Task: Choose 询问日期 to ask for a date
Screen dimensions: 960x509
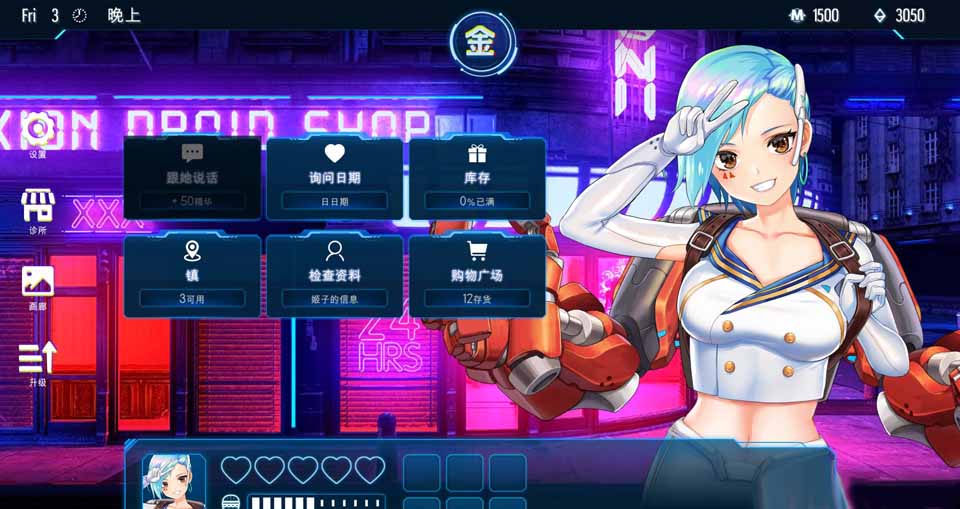Action: point(334,178)
